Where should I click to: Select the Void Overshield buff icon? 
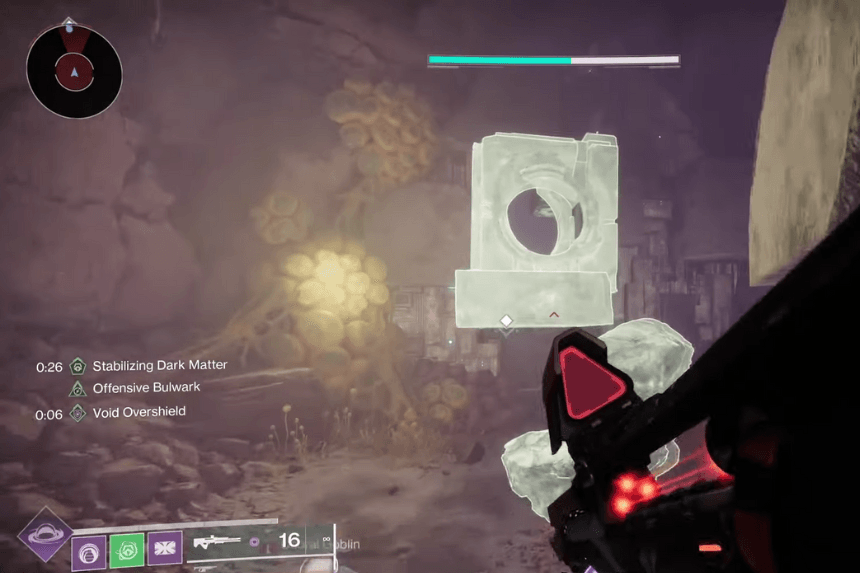(x=77, y=412)
